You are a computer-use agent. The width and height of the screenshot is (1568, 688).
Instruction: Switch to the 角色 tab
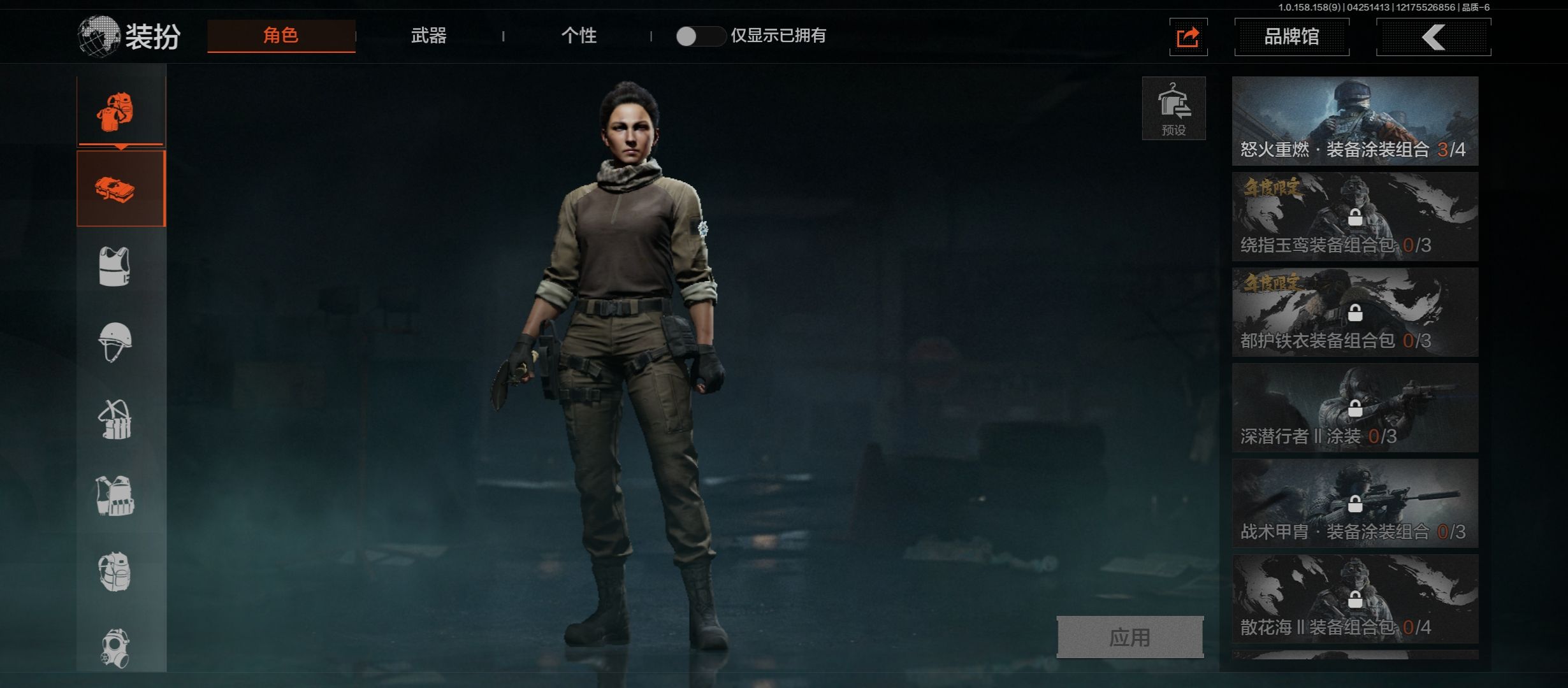(x=281, y=36)
